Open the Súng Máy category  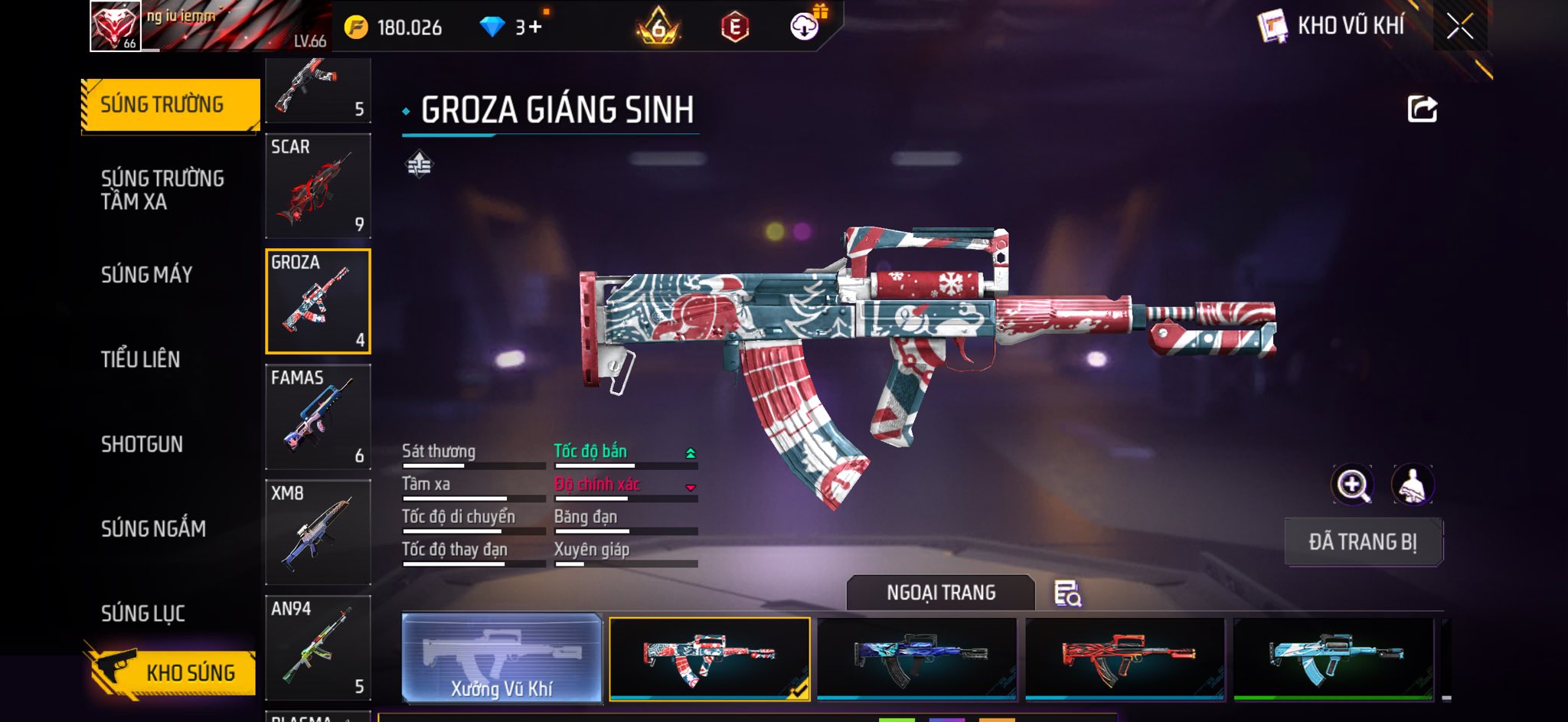pos(146,274)
